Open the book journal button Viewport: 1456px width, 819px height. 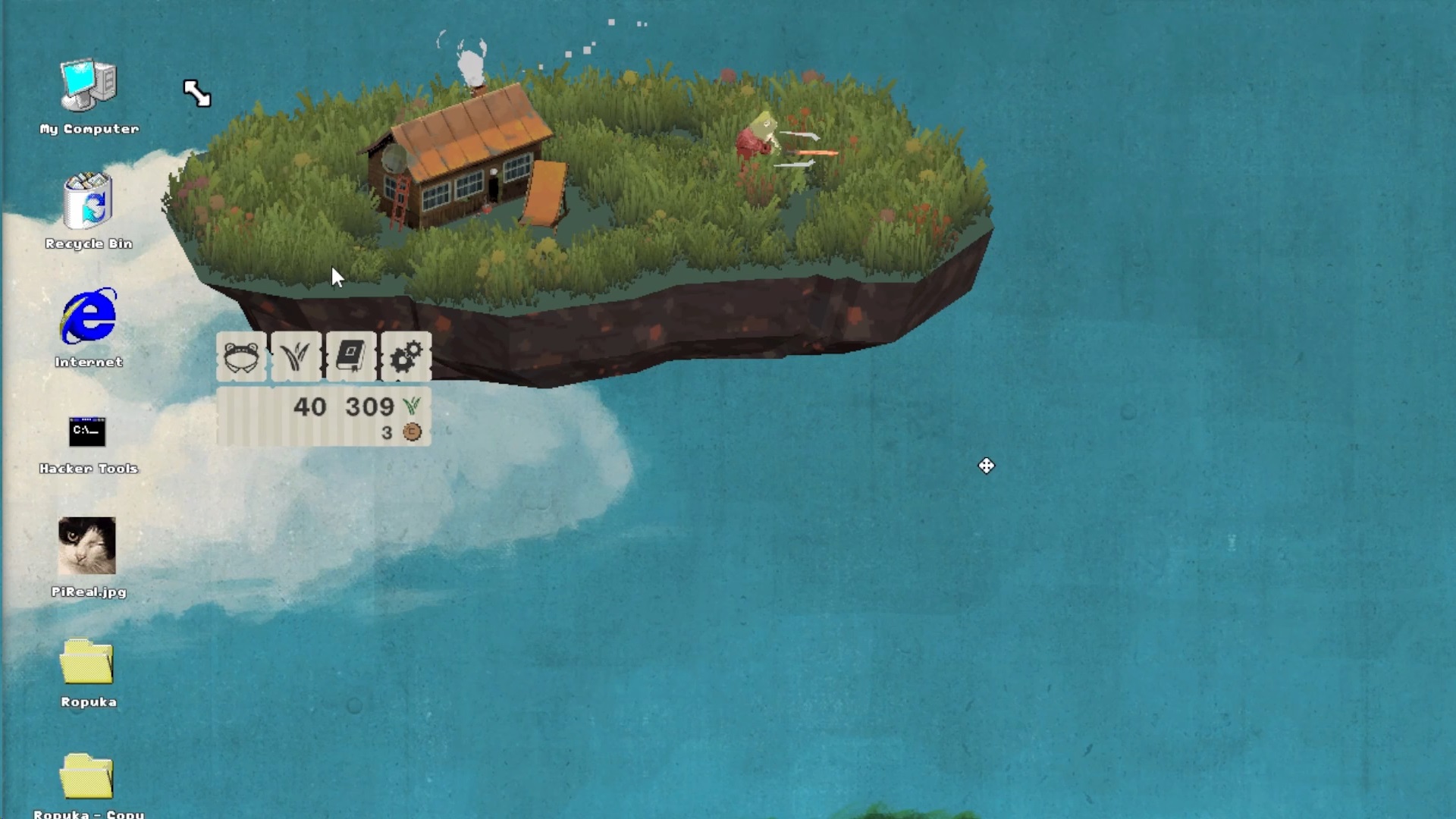click(x=351, y=356)
